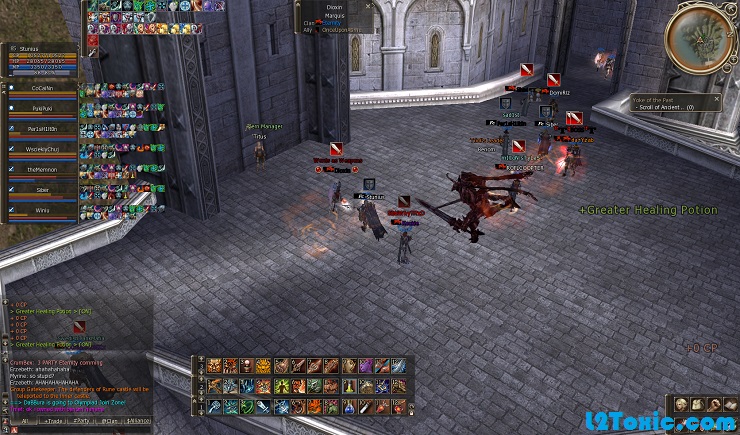Open the circular minimap

point(699,38)
